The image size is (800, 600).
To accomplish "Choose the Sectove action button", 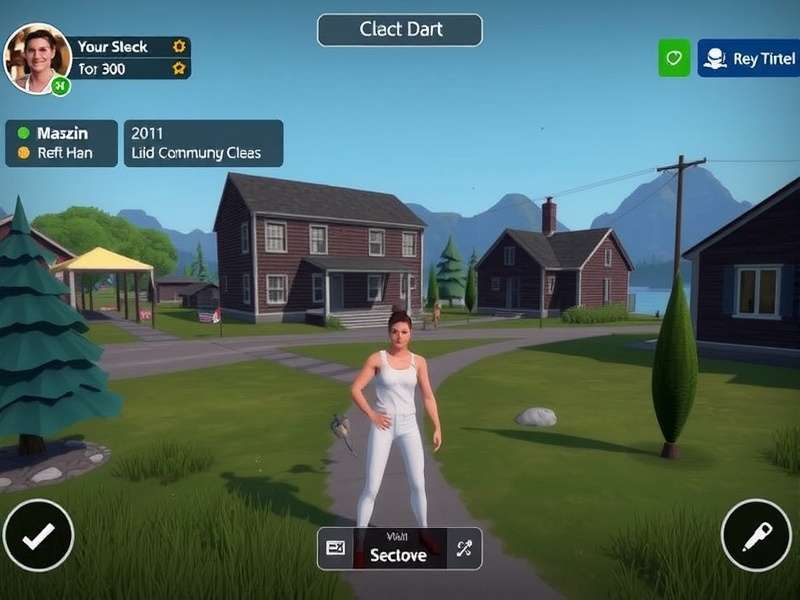I will tap(399, 549).
